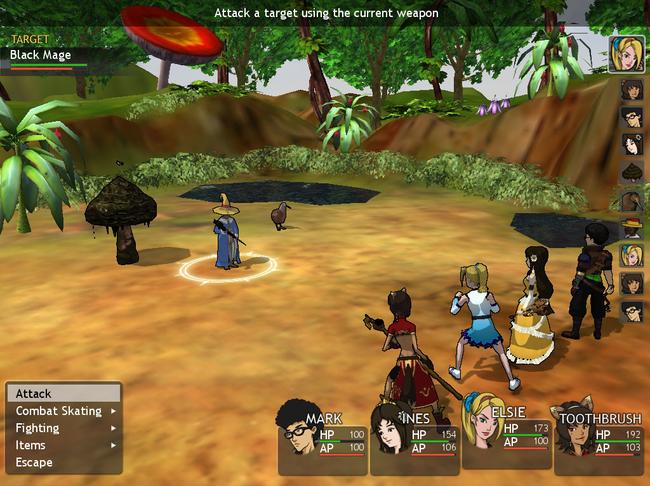Click Ines's portrait in the turn order column
This screenshot has width=650, height=486.
(x=631, y=145)
